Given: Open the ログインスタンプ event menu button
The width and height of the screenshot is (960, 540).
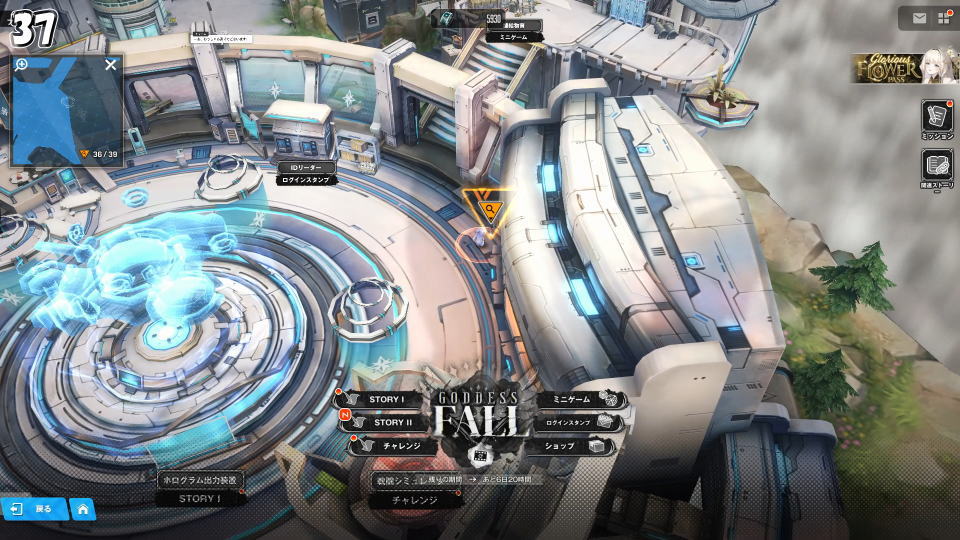Looking at the screenshot, I should [x=575, y=423].
